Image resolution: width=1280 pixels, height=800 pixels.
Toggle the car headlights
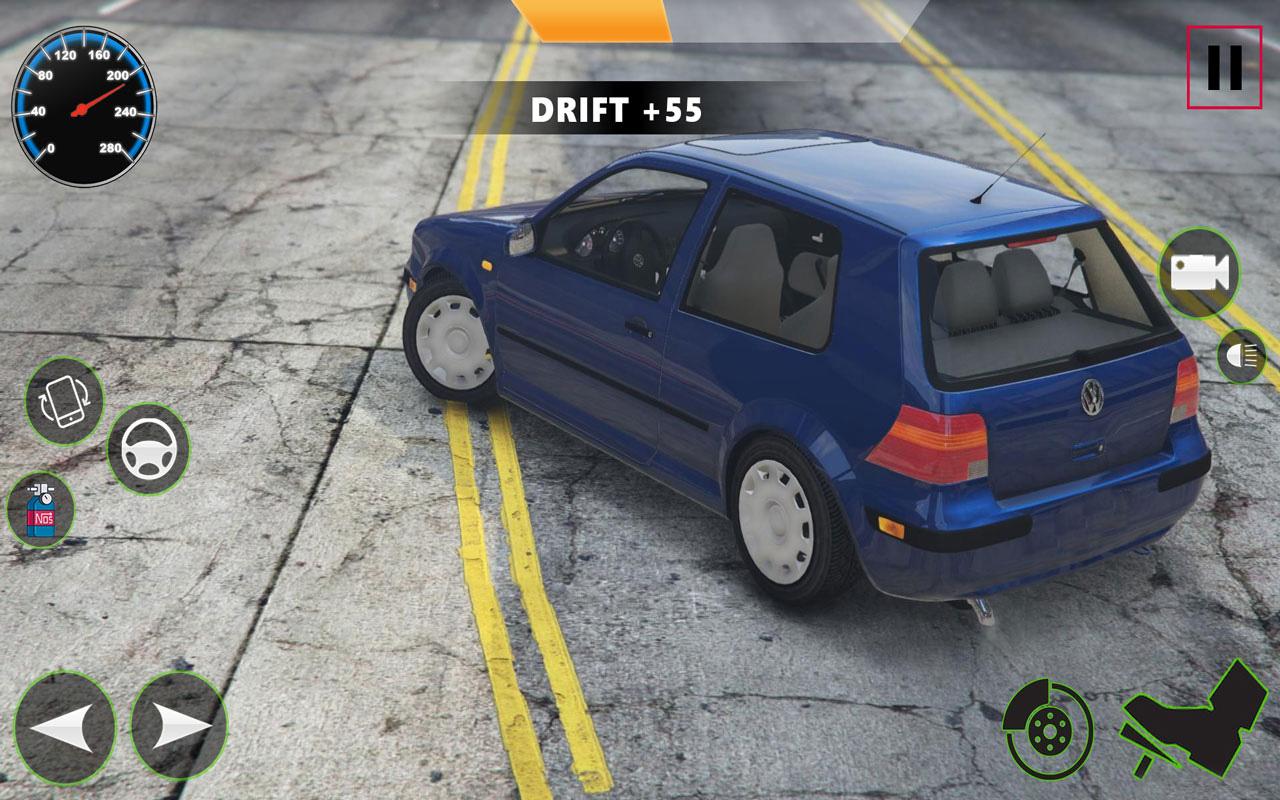point(1242,356)
